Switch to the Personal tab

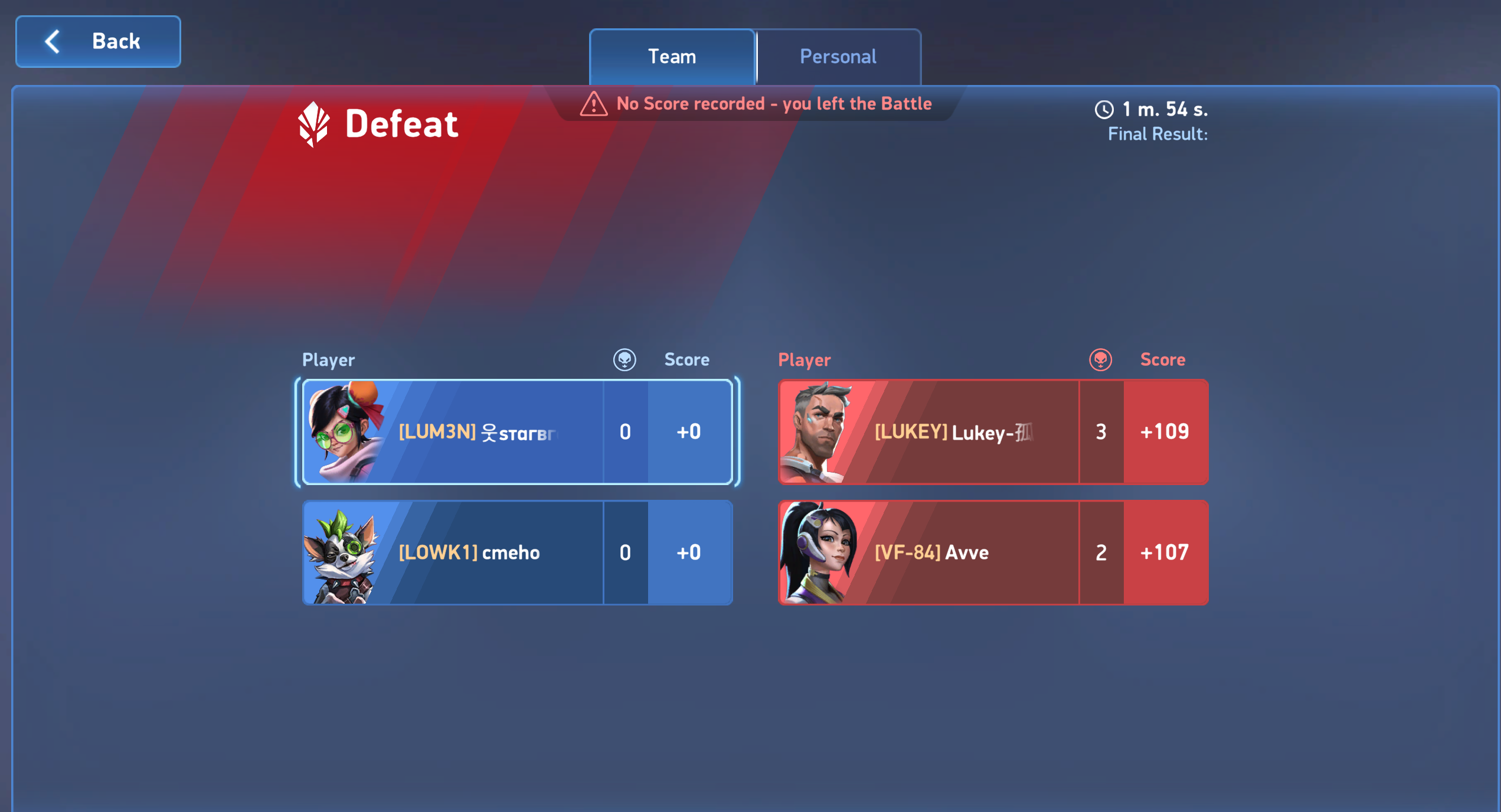click(838, 57)
